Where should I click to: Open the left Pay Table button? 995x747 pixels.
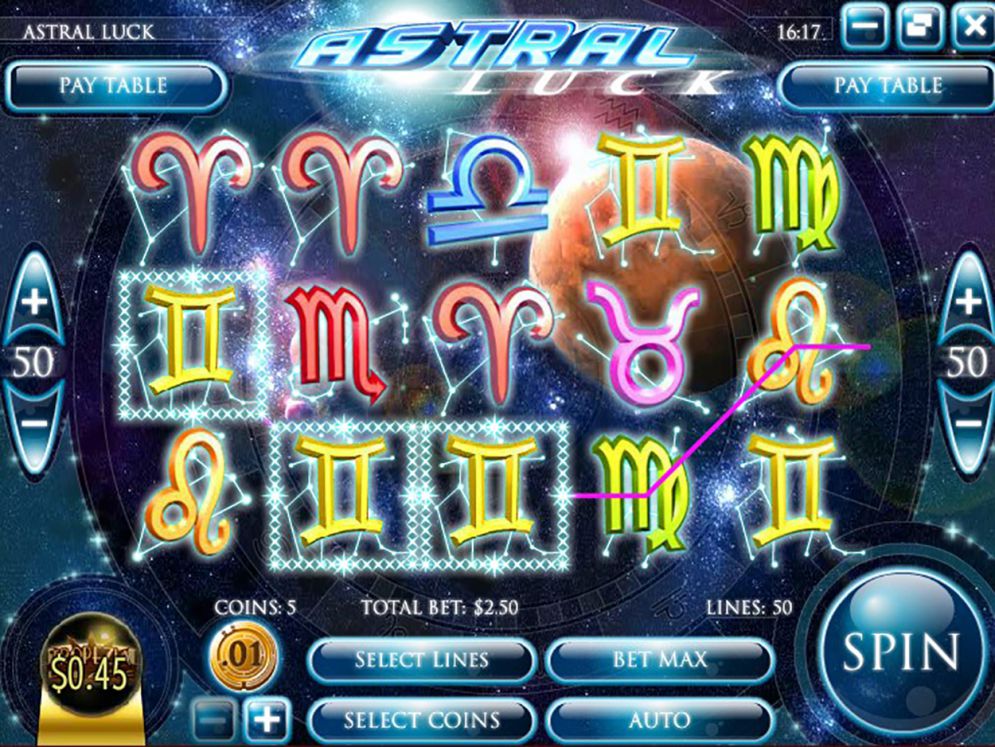point(113,86)
